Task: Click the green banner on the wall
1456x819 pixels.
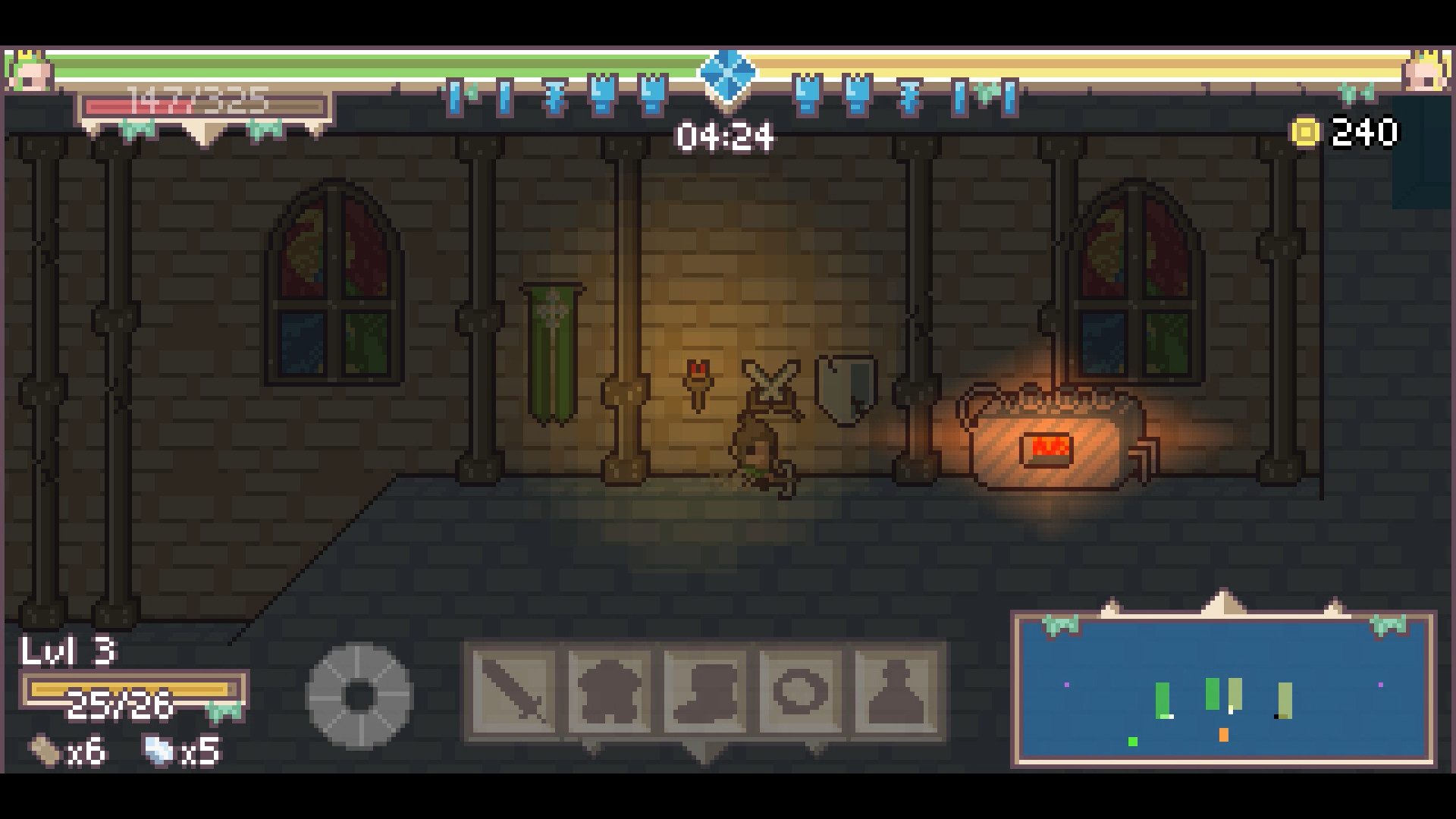Action: pos(552,349)
